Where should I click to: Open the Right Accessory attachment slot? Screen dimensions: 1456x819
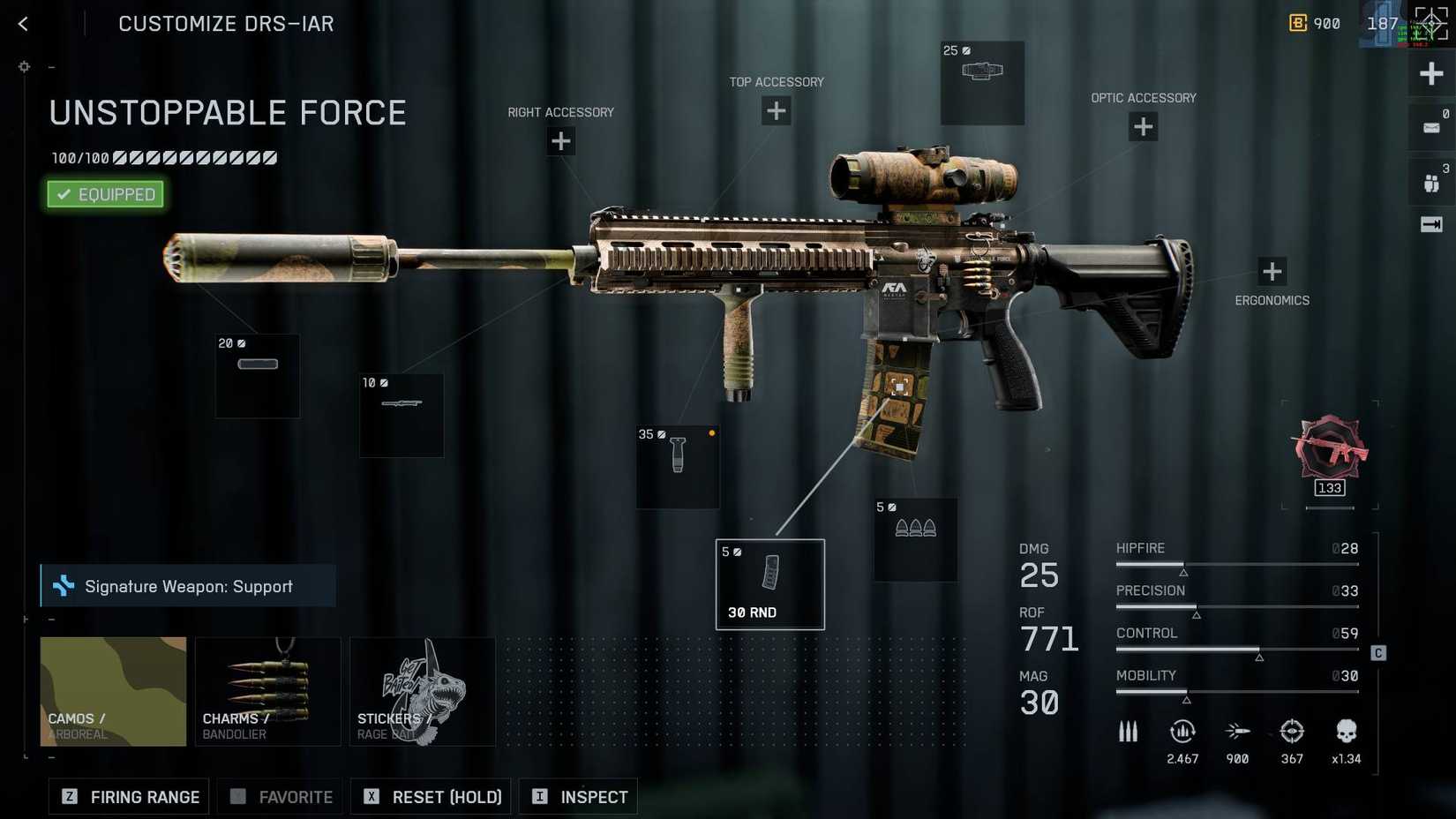click(x=560, y=140)
